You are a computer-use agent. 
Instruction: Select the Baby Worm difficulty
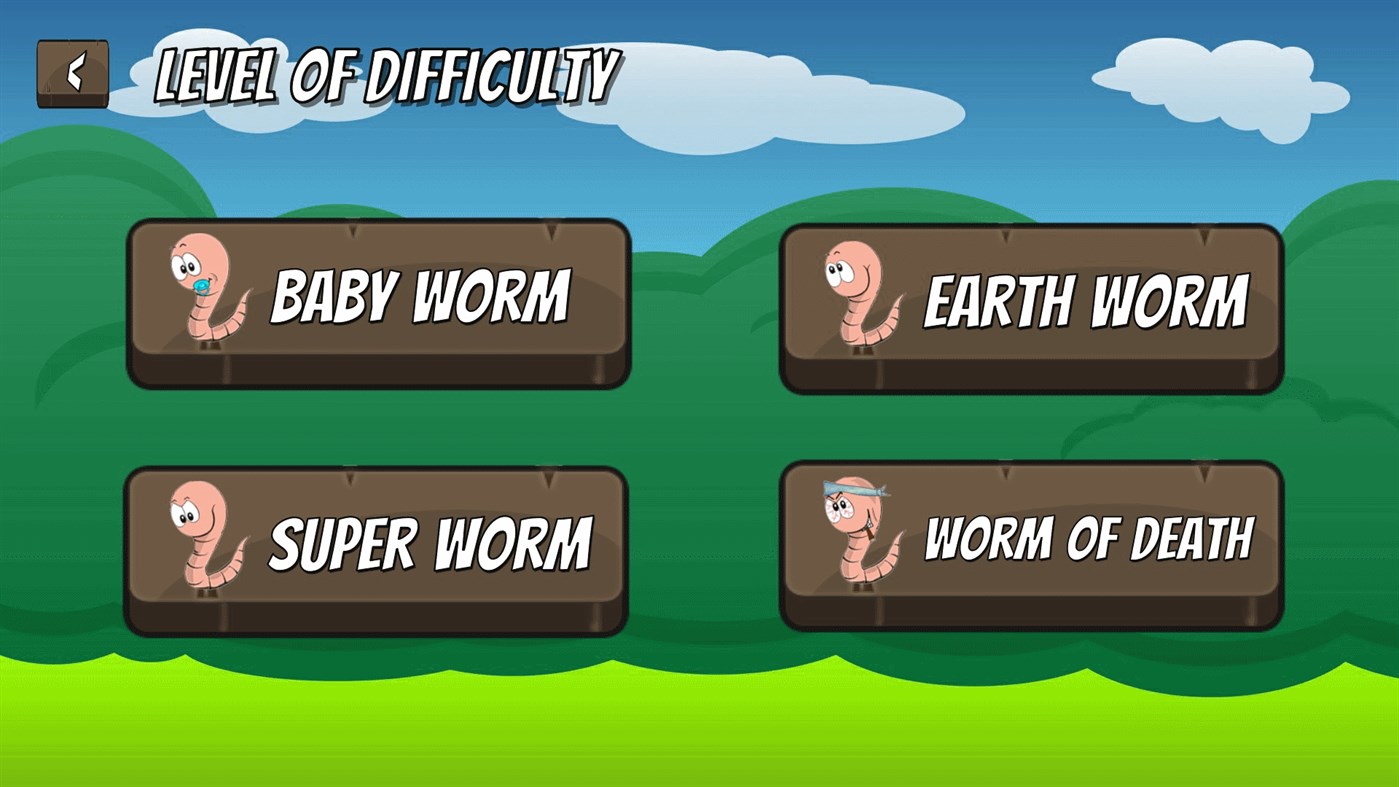(x=380, y=300)
